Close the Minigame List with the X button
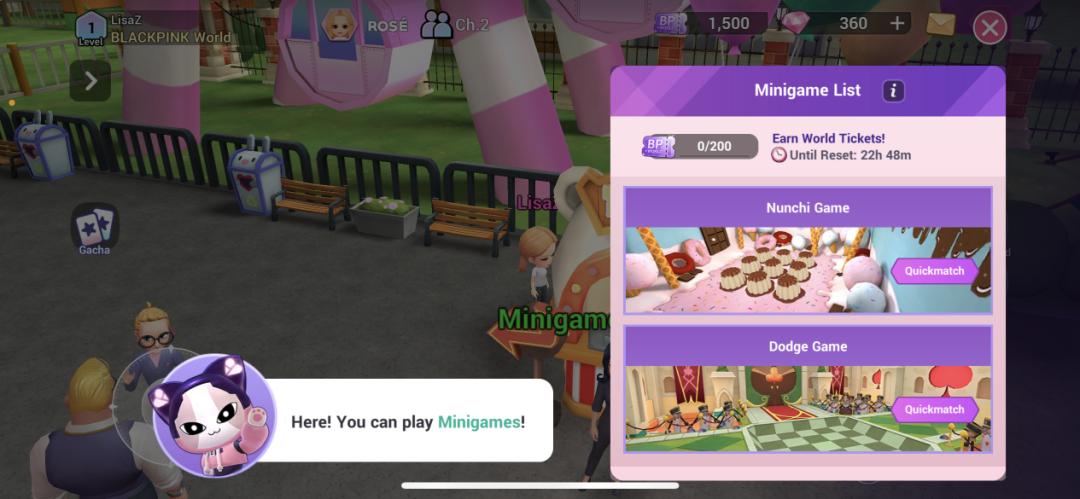 pos(989,28)
